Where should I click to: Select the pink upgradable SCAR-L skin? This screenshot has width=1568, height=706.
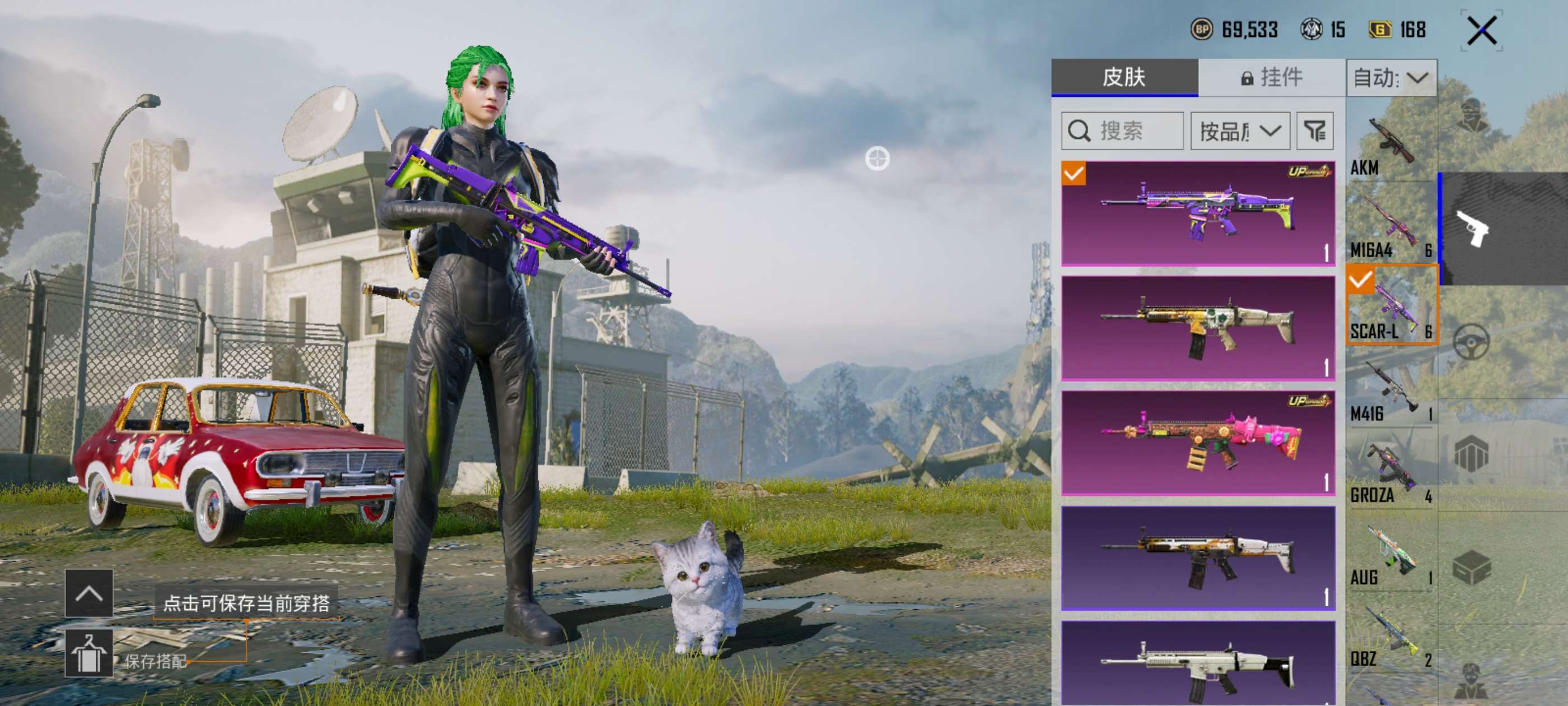[x=1198, y=443]
